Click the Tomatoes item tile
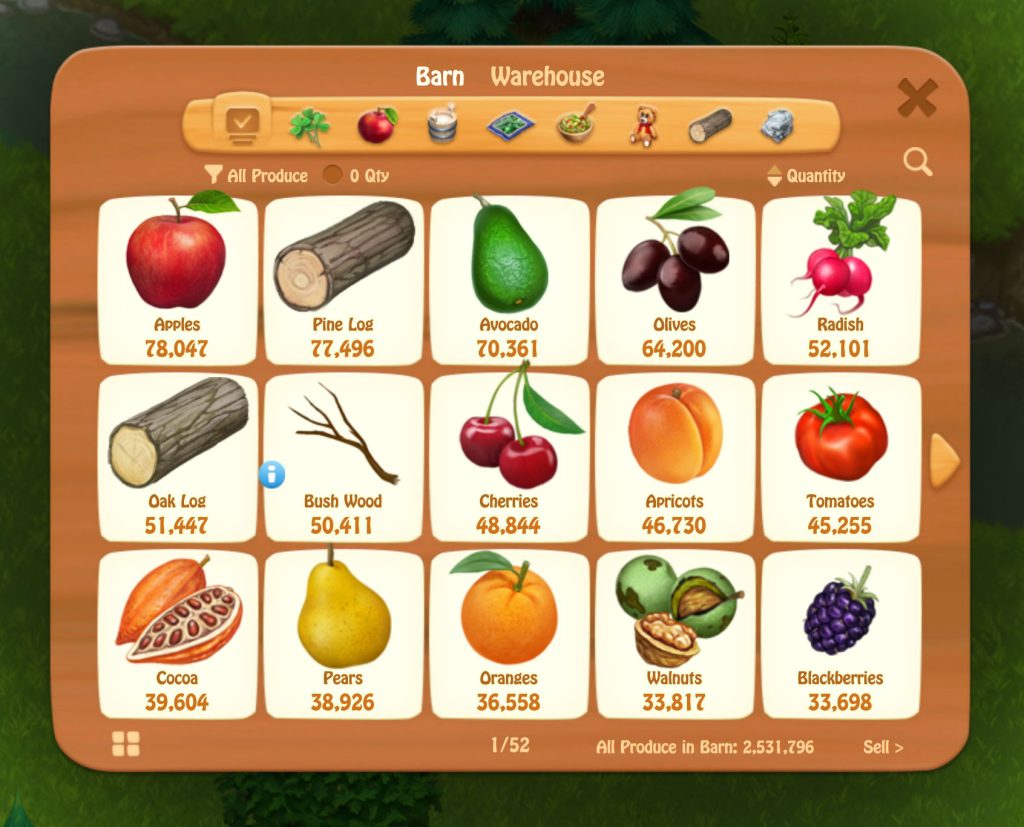1024x827 pixels. pos(841,457)
